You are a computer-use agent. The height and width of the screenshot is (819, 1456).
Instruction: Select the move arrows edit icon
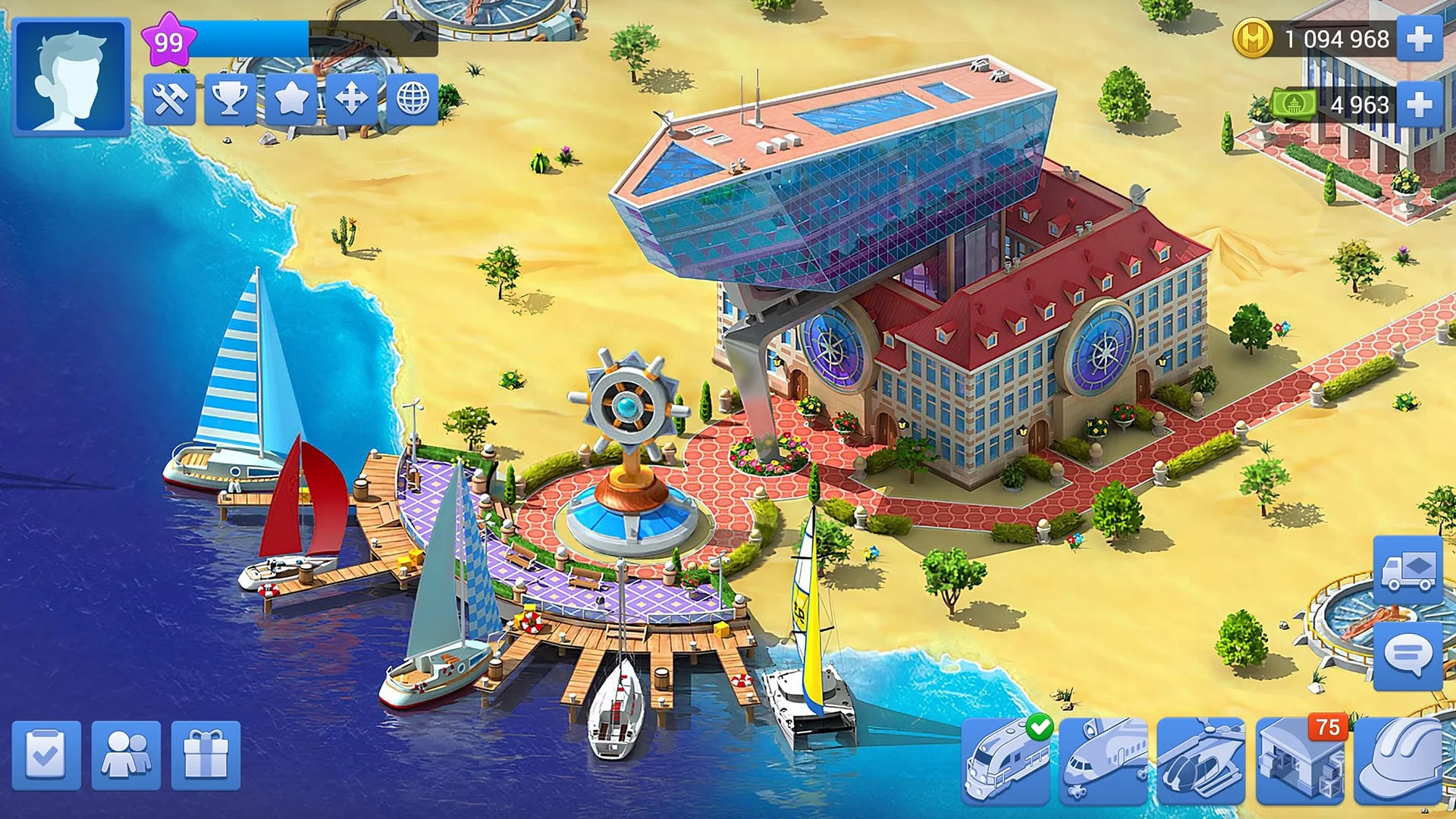(351, 97)
